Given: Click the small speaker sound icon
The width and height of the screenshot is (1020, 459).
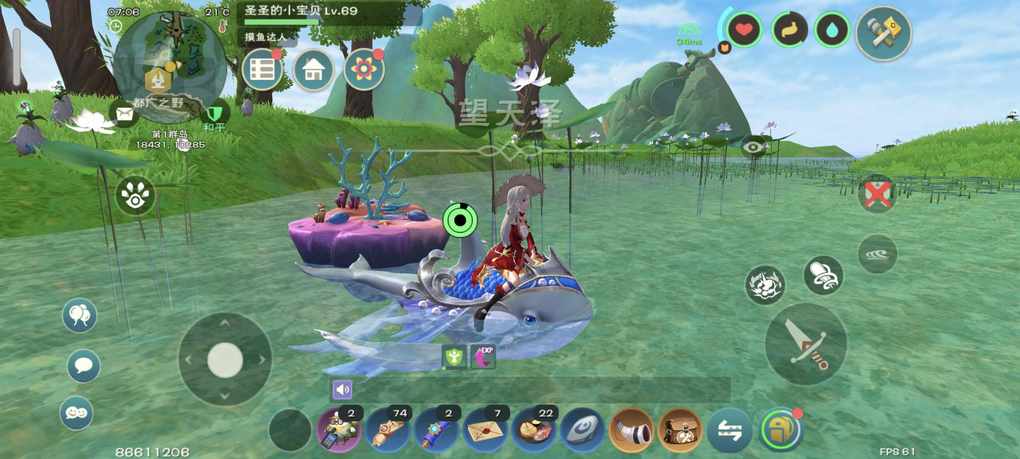Looking at the screenshot, I should 343,390.
